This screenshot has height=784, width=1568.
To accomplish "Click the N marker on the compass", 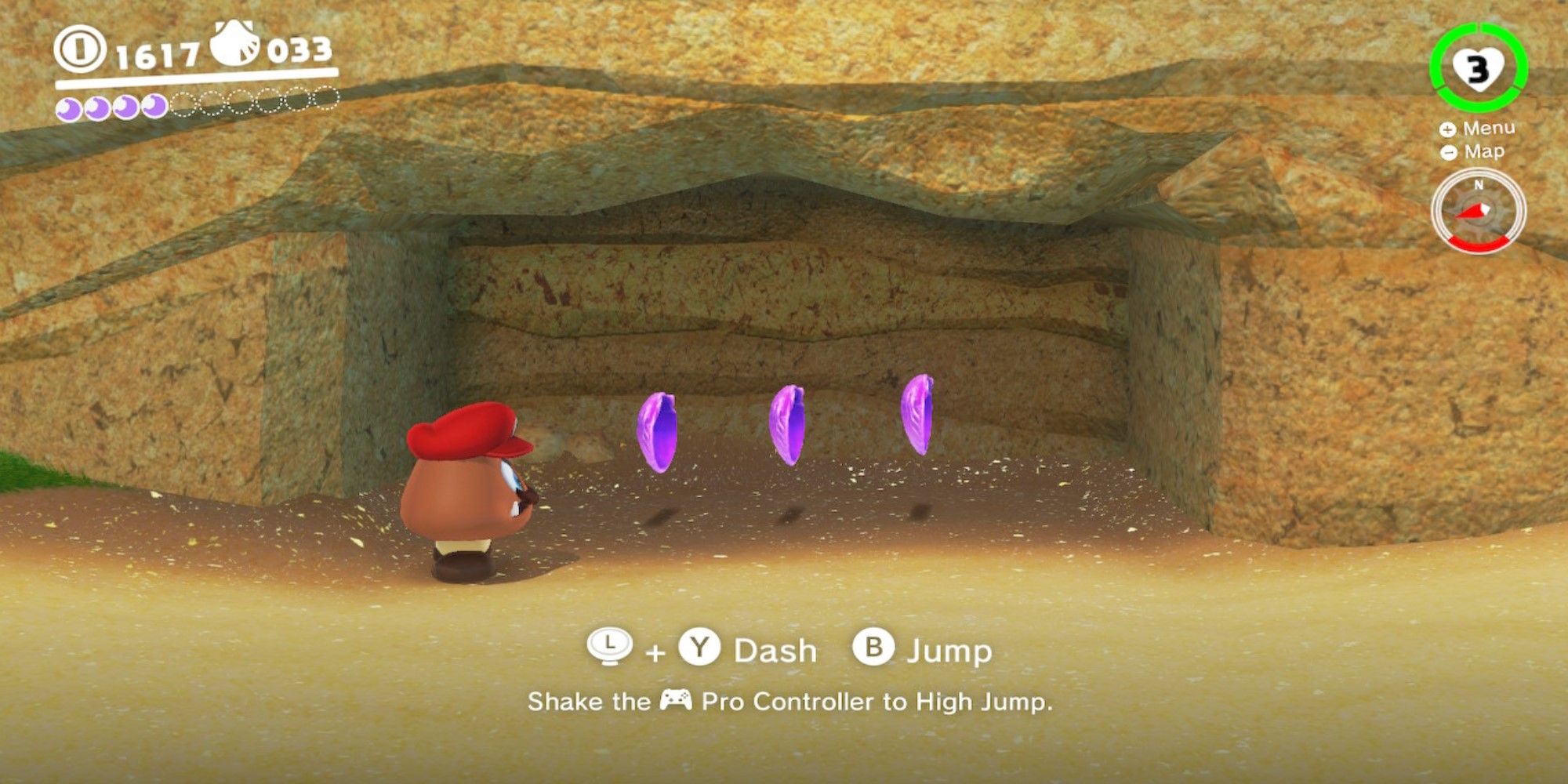I will click(1479, 185).
